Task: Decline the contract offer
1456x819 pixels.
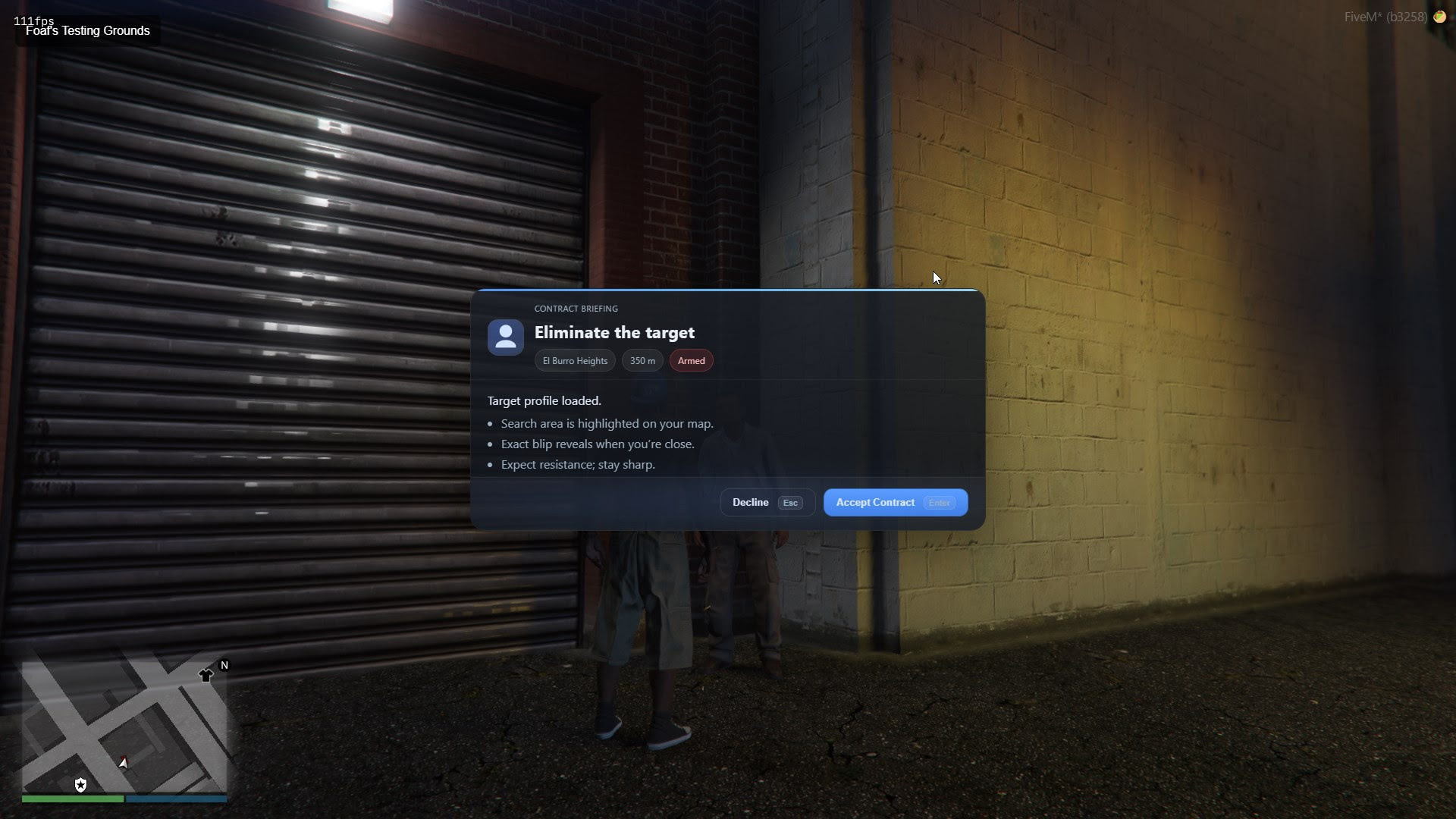Action: point(751,502)
